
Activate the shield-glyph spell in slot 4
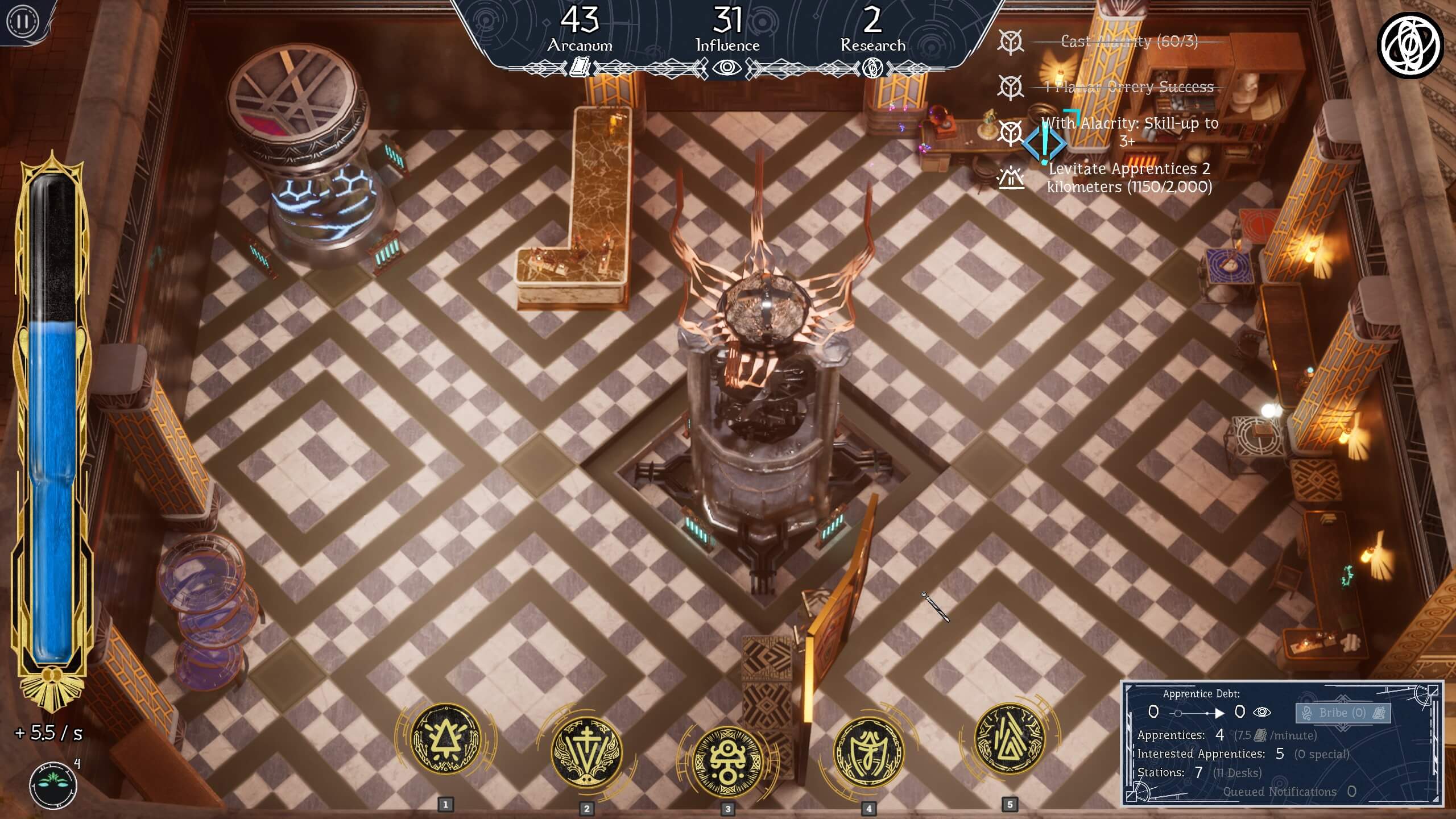(868, 752)
